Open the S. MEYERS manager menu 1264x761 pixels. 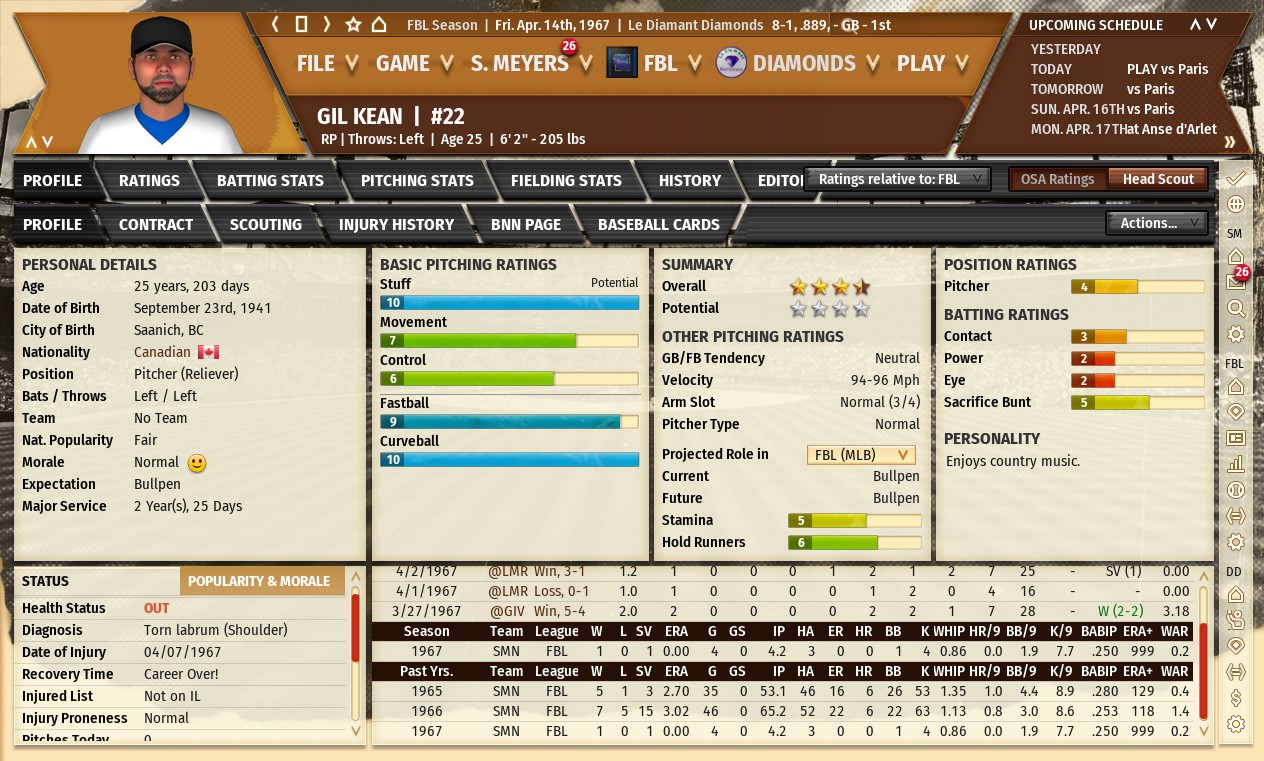[x=530, y=63]
